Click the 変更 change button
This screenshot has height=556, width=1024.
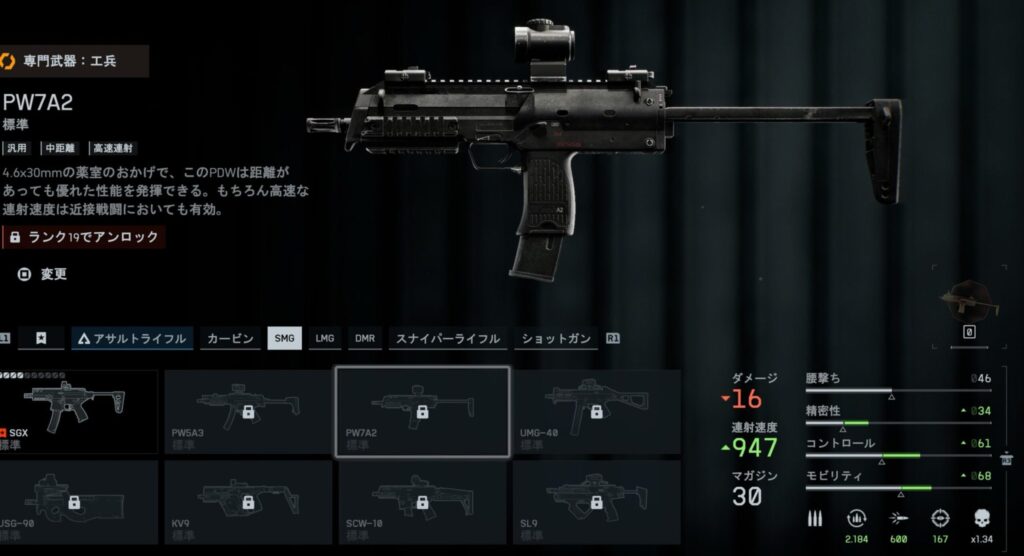(x=44, y=273)
